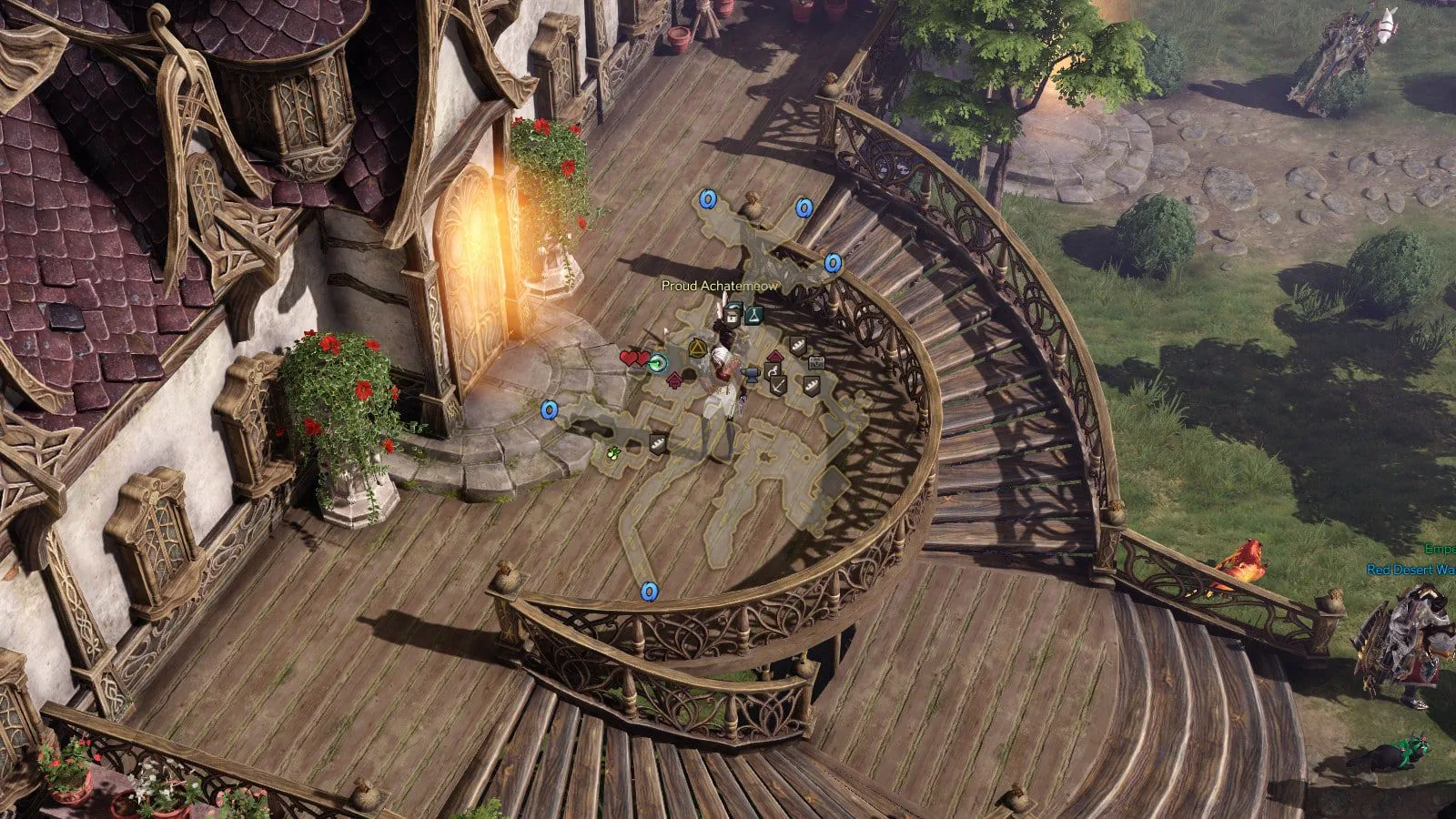This screenshot has width=1456, height=819.
Task: Click the treasure chest map marker
Action: tap(816, 362)
